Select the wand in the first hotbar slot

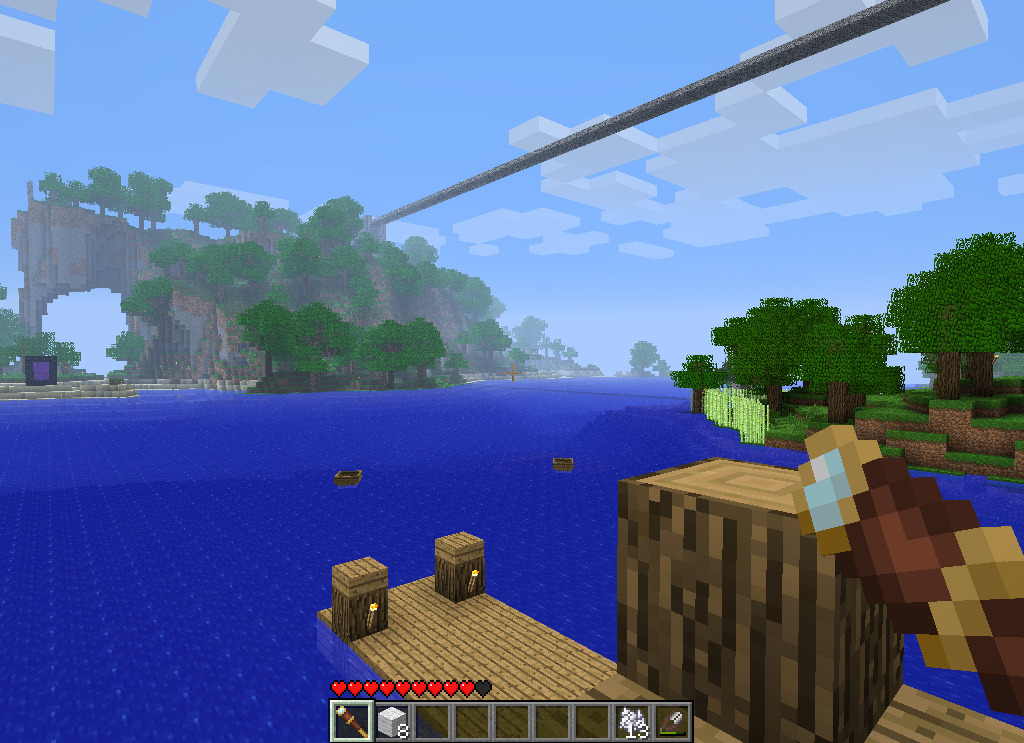(x=351, y=721)
